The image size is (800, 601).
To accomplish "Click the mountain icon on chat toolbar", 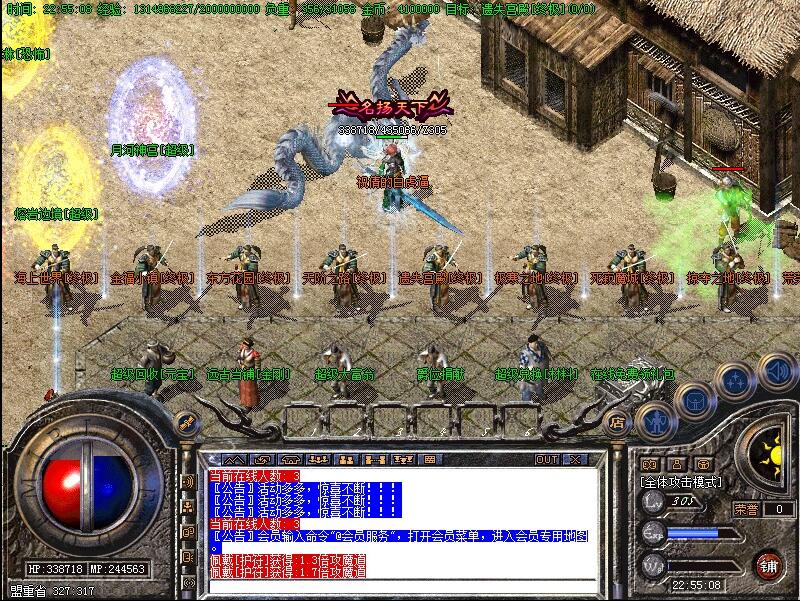I will click(232, 460).
